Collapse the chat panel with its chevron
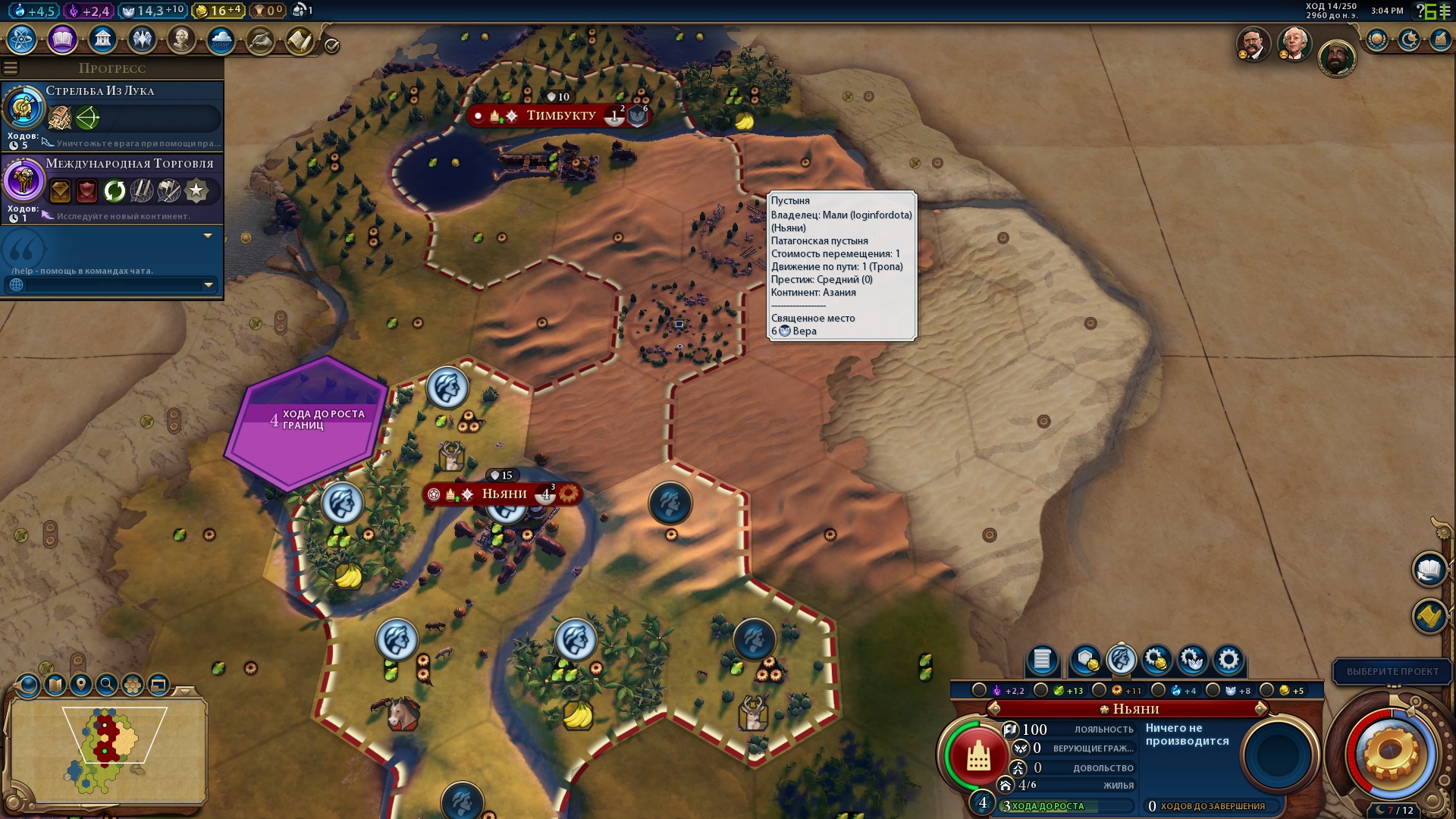This screenshot has width=1456, height=819. tap(206, 237)
